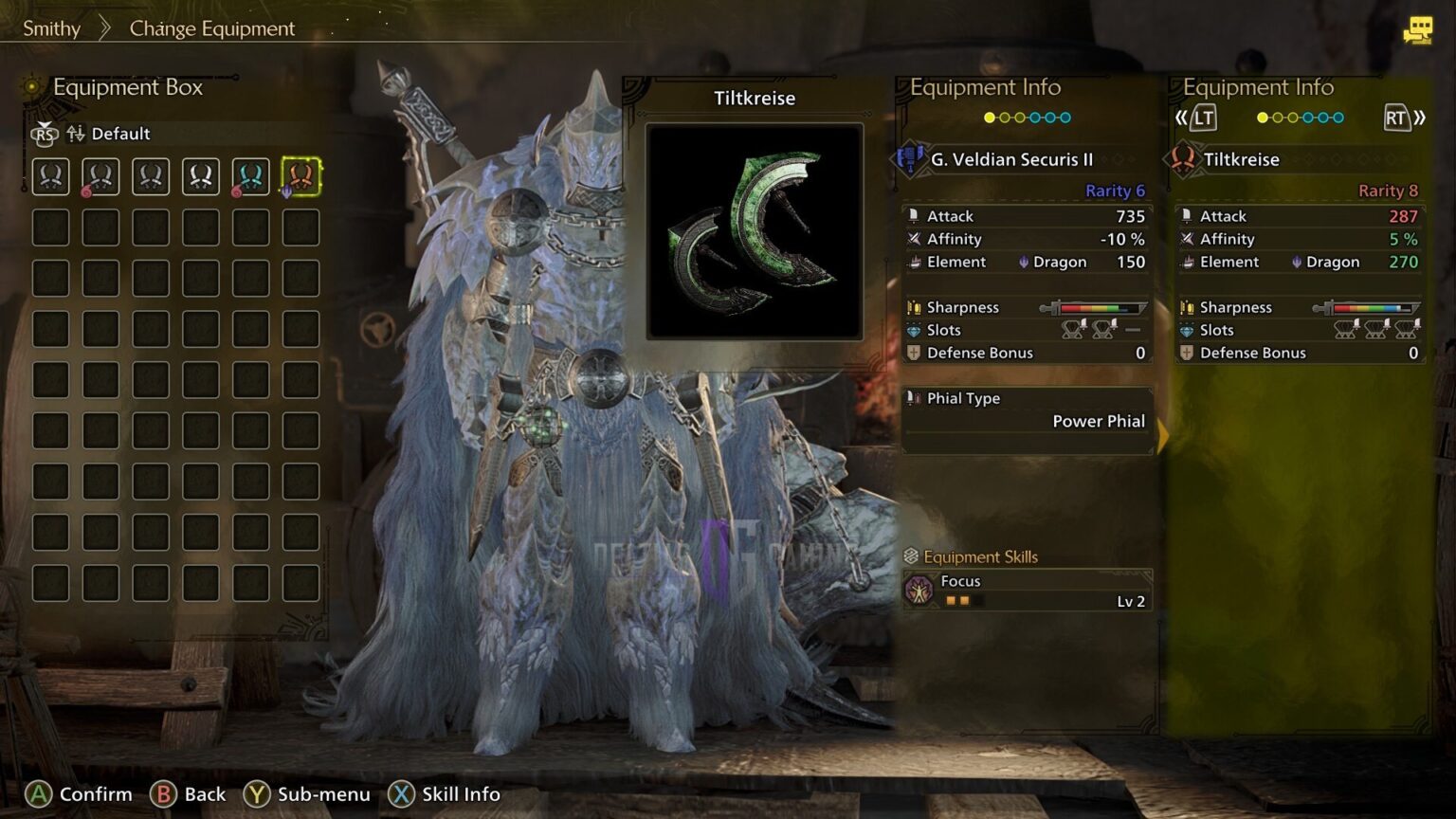This screenshot has height=819, width=1456.
Task: Click the Dragon element icon next to 270
Action: [1296, 262]
